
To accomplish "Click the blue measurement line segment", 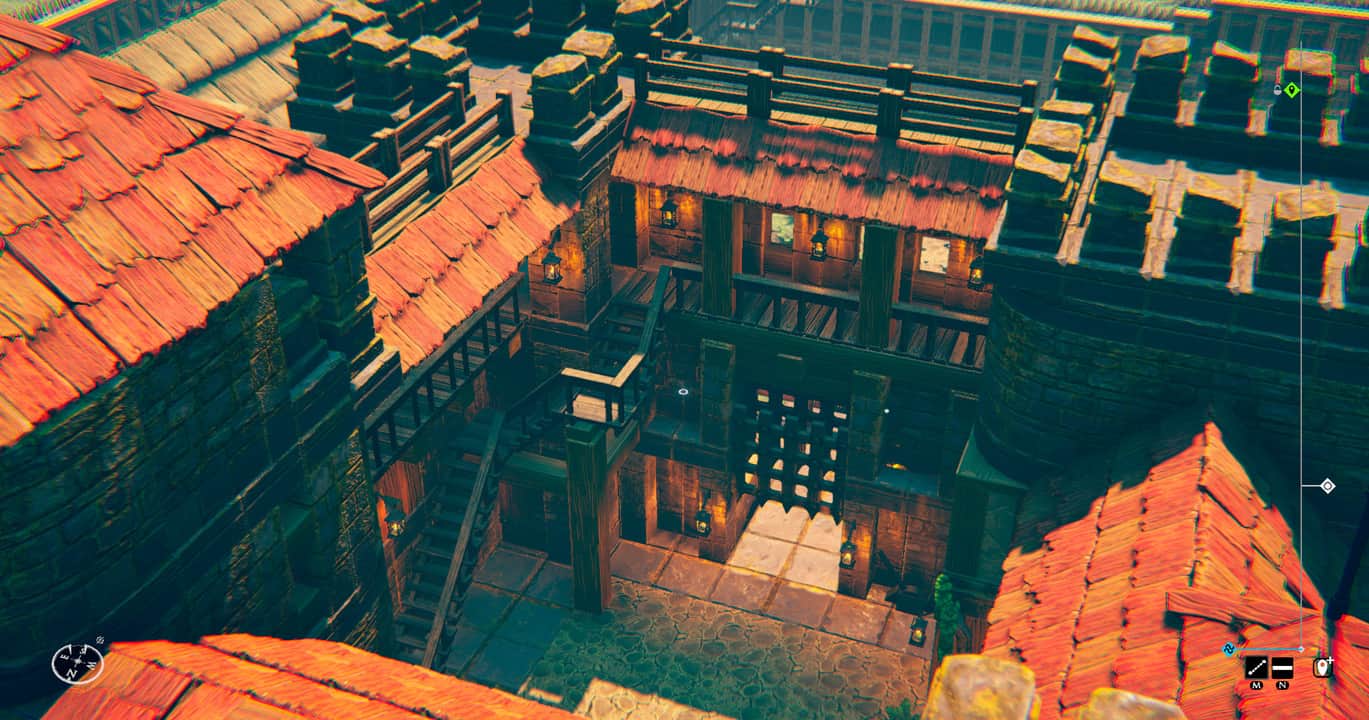I will coord(1263,649).
